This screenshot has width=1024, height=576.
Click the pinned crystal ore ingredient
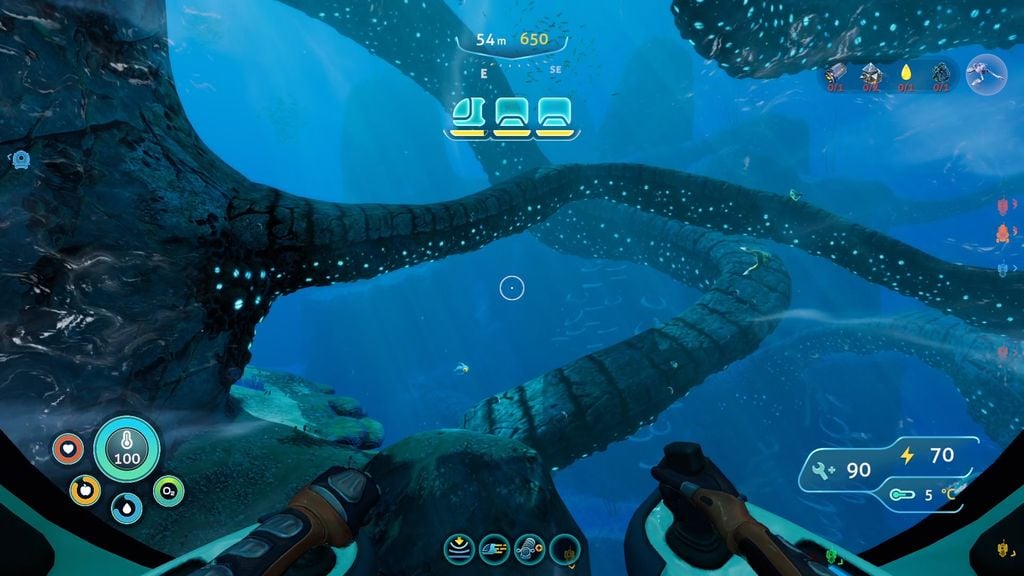871,73
